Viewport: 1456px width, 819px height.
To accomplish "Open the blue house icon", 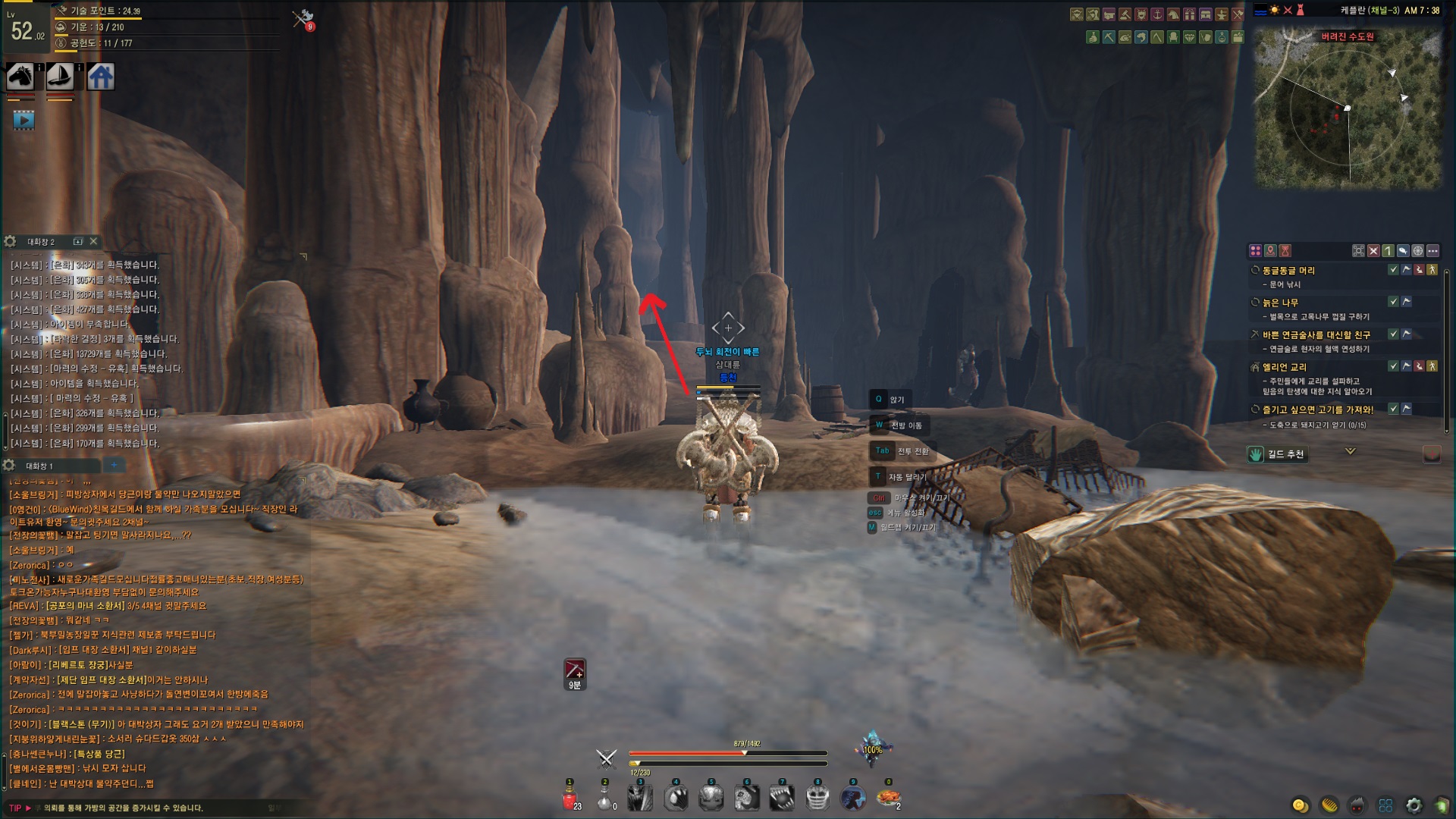I will pyautogui.click(x=100, y=77).
